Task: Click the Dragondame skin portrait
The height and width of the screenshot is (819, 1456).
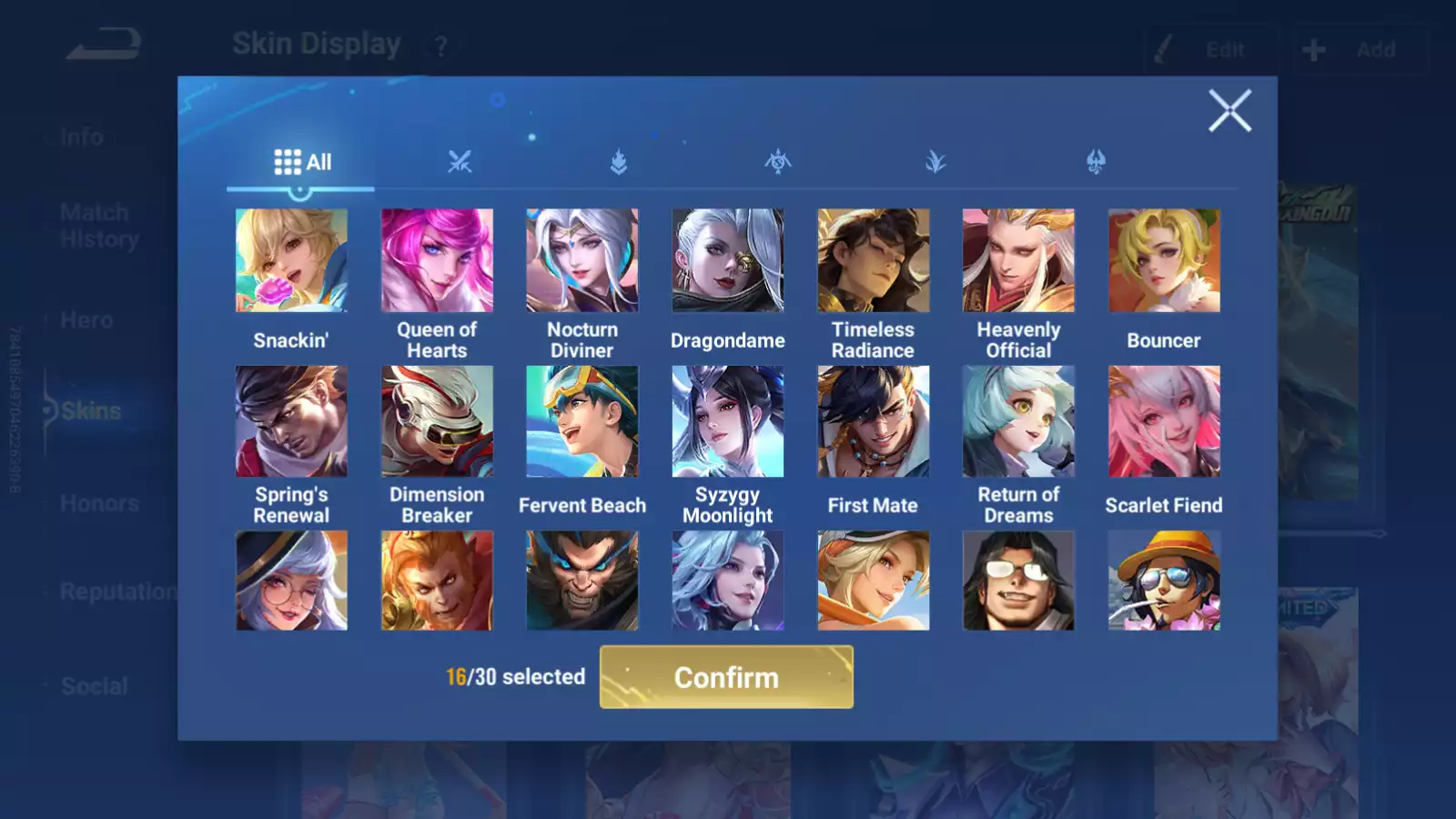Action: point(727,260)
